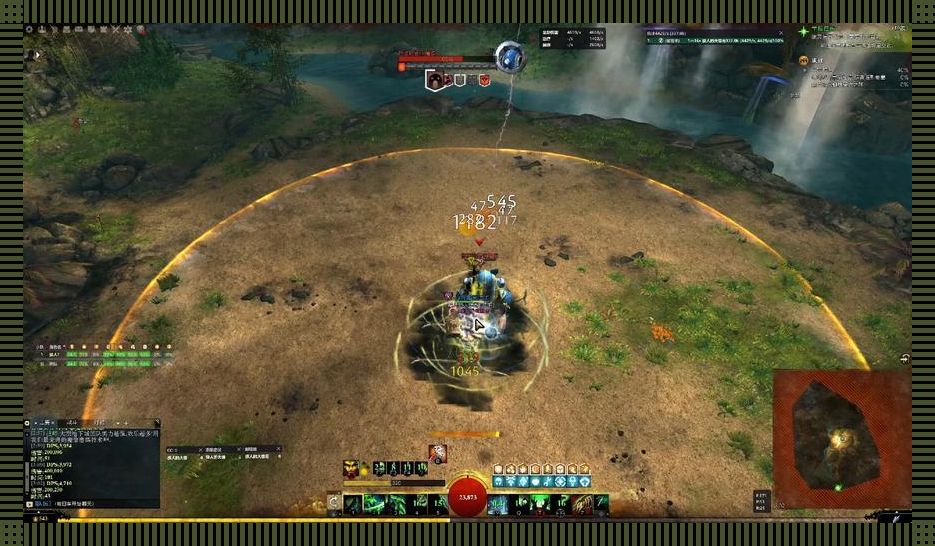This screenshot has width=935, height=546.
Task: Cast the elite skill at the bar's end
Action: [x=601, y=504]
